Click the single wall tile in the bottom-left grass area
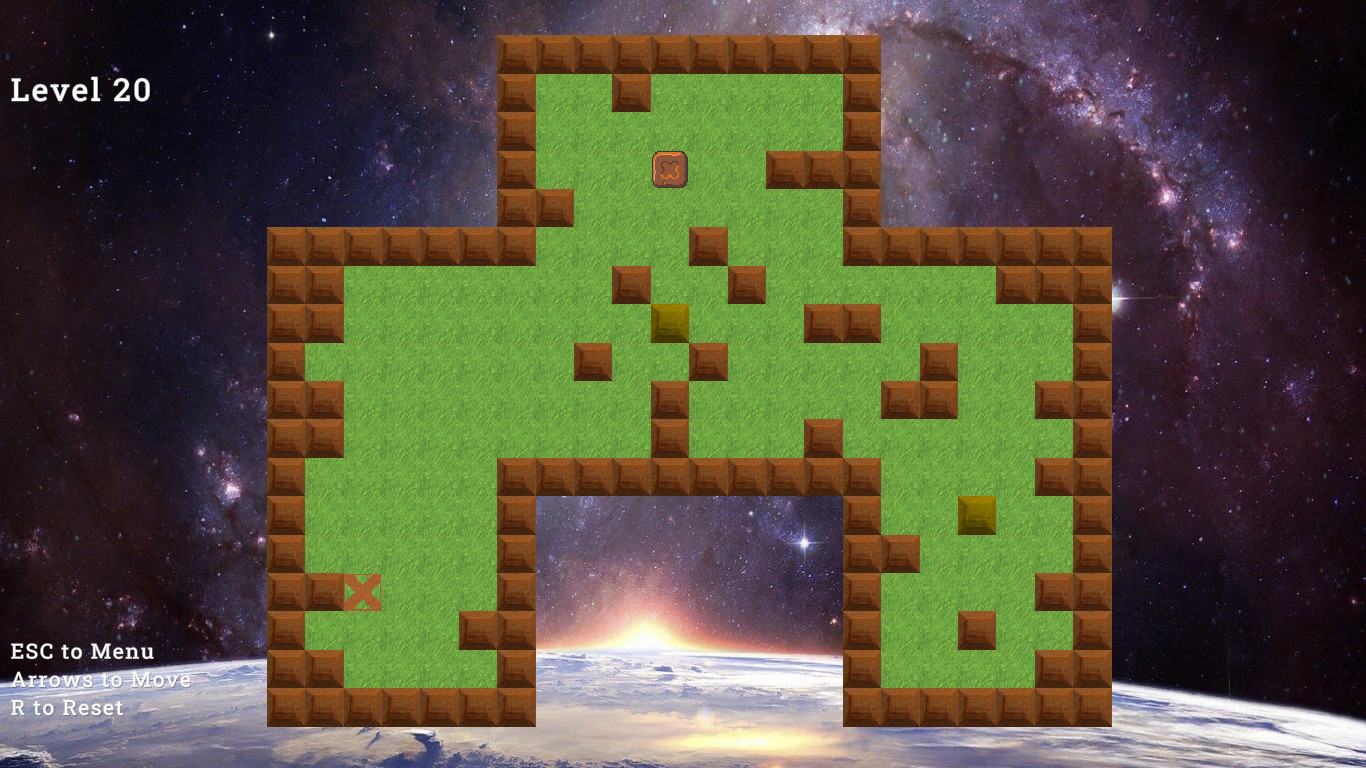Viewport: 1366px width, 768px height. point(477,628)
